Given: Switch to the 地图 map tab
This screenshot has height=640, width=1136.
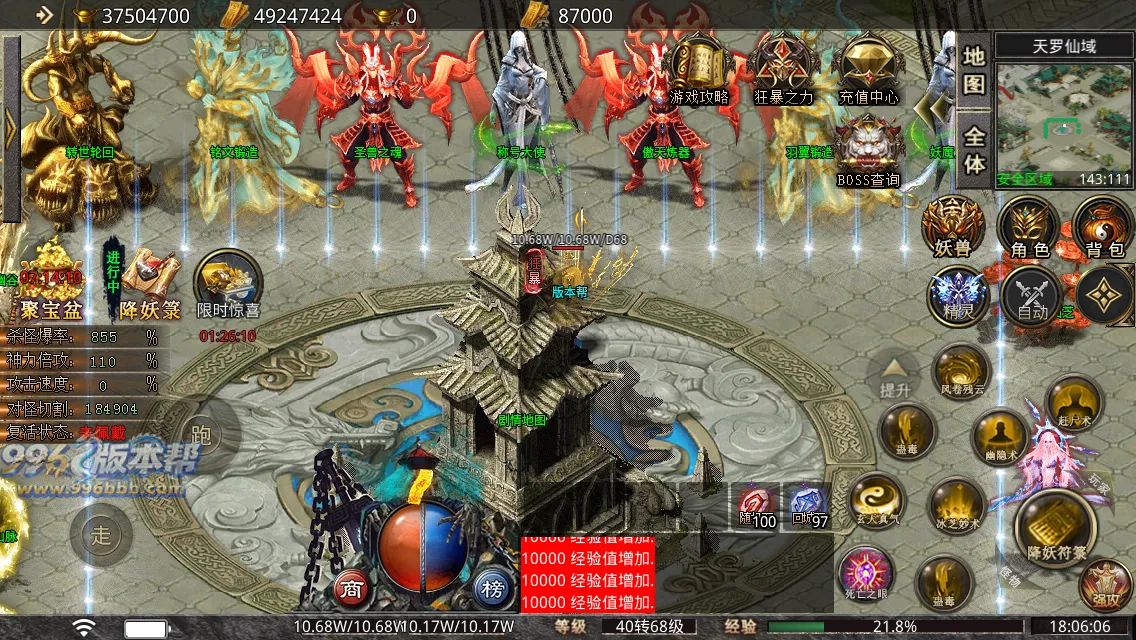Looking at the screenshot, I should point(974,68).
